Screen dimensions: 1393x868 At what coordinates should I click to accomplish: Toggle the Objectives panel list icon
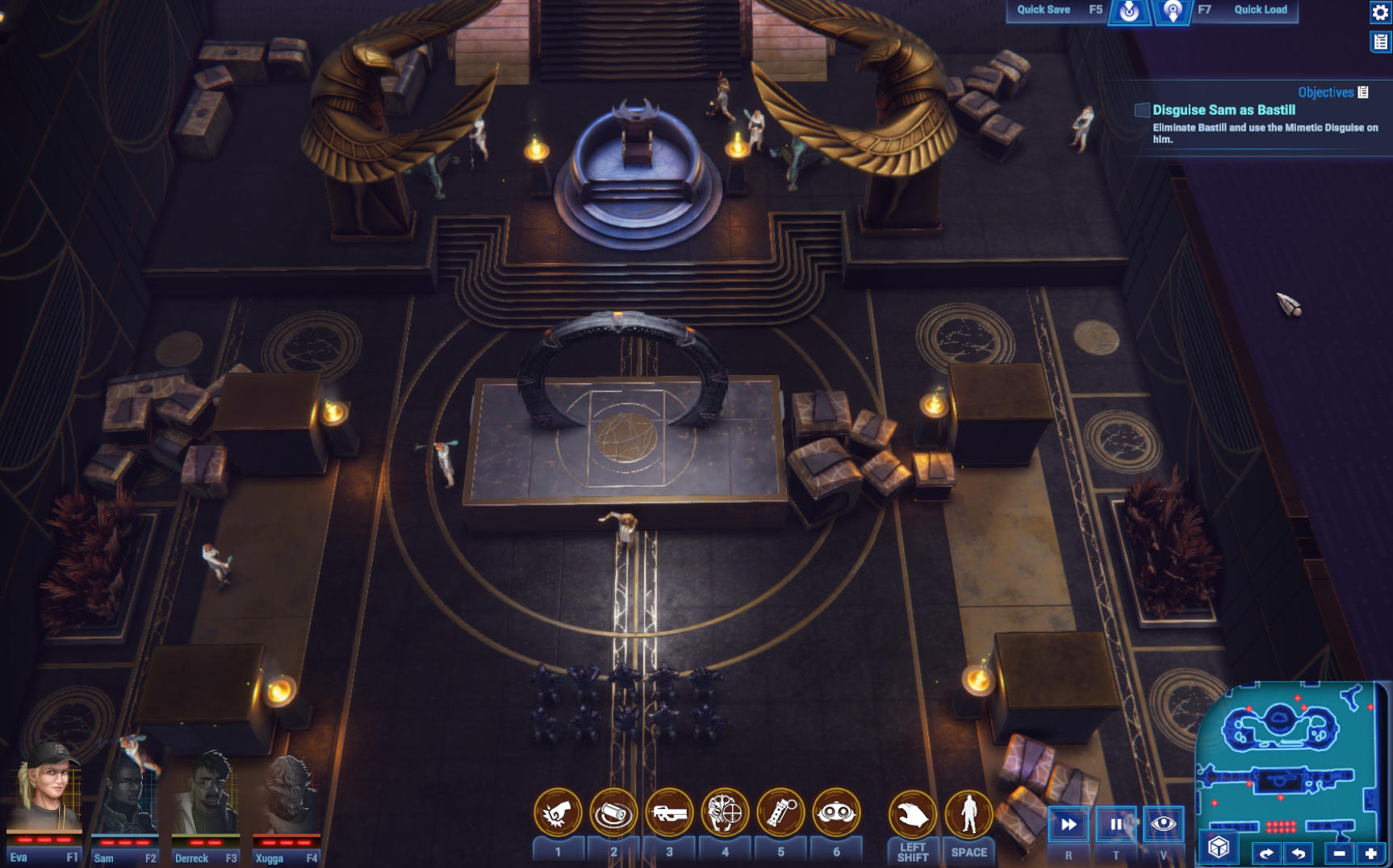tap(1363, 92)
